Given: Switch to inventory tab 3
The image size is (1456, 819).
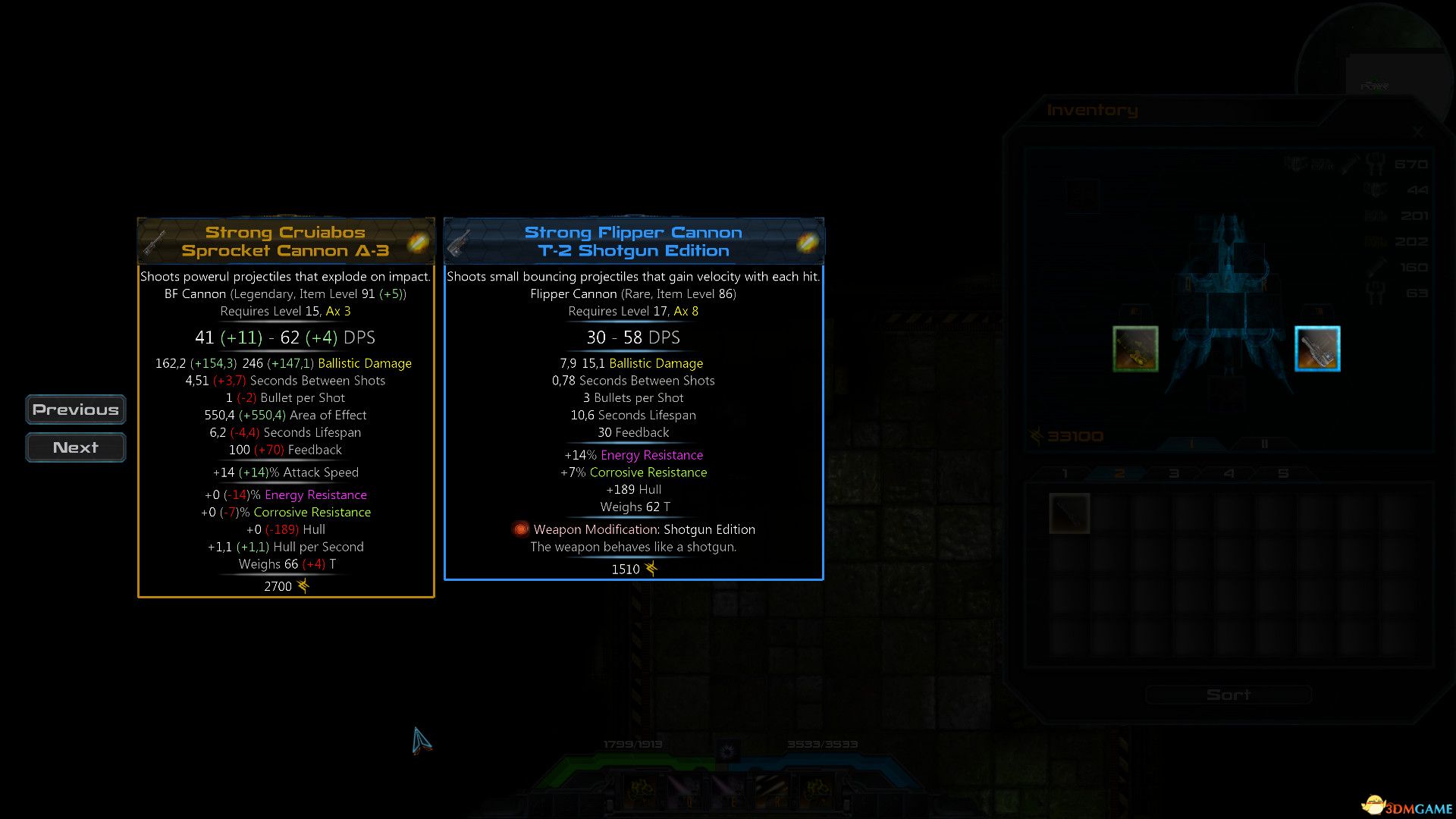Looking at the screenshot, I should point(1174,474).
